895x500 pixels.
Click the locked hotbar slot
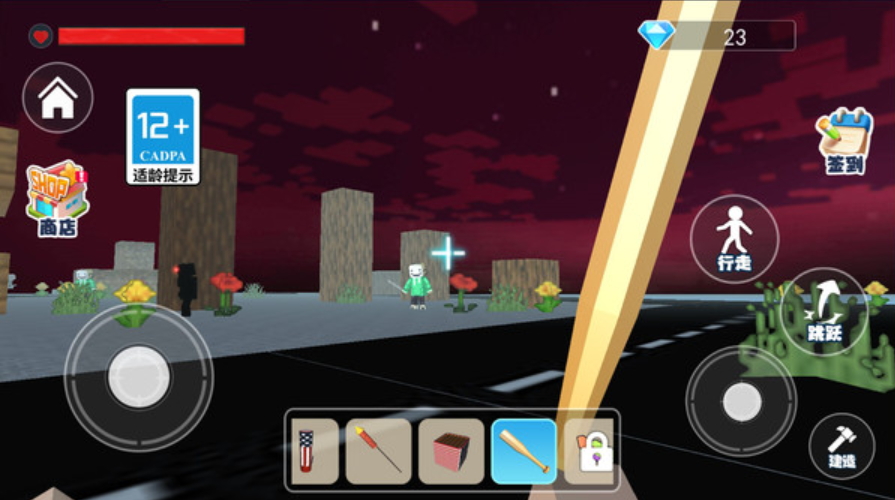coord(592,451)
